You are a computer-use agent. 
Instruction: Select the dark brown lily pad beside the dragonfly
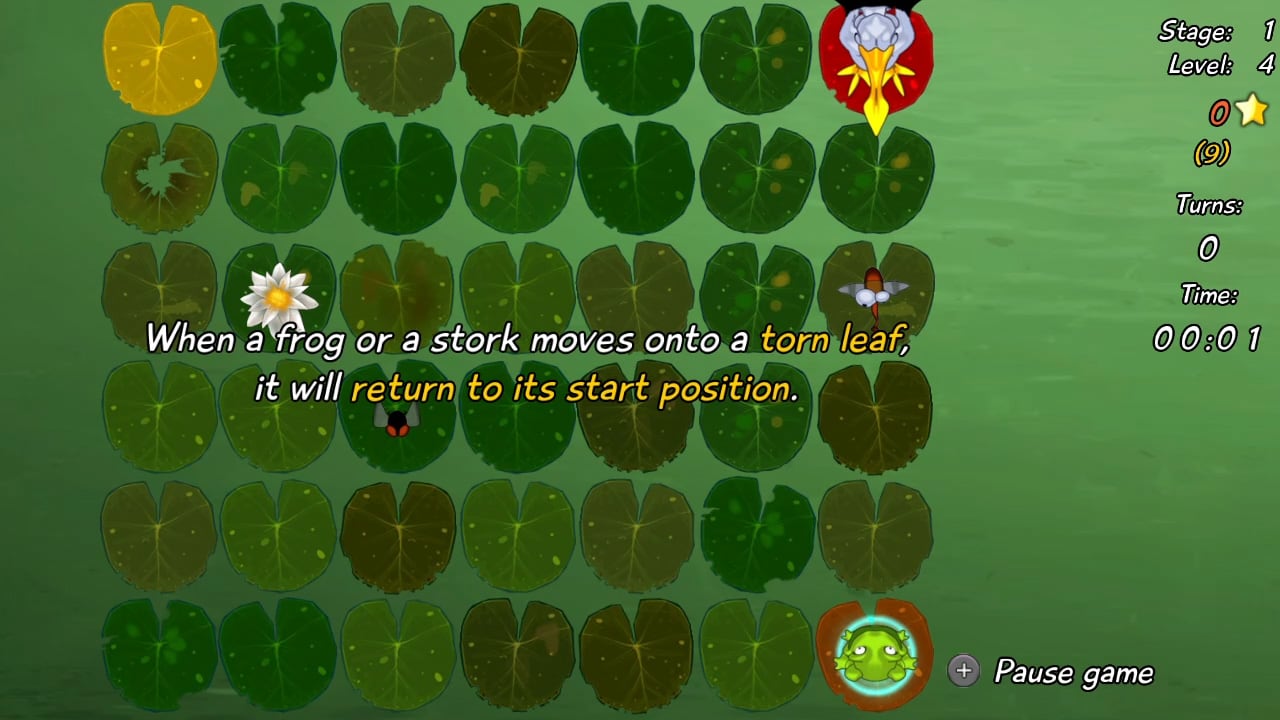pyautogui.click(x=875, y=415)
